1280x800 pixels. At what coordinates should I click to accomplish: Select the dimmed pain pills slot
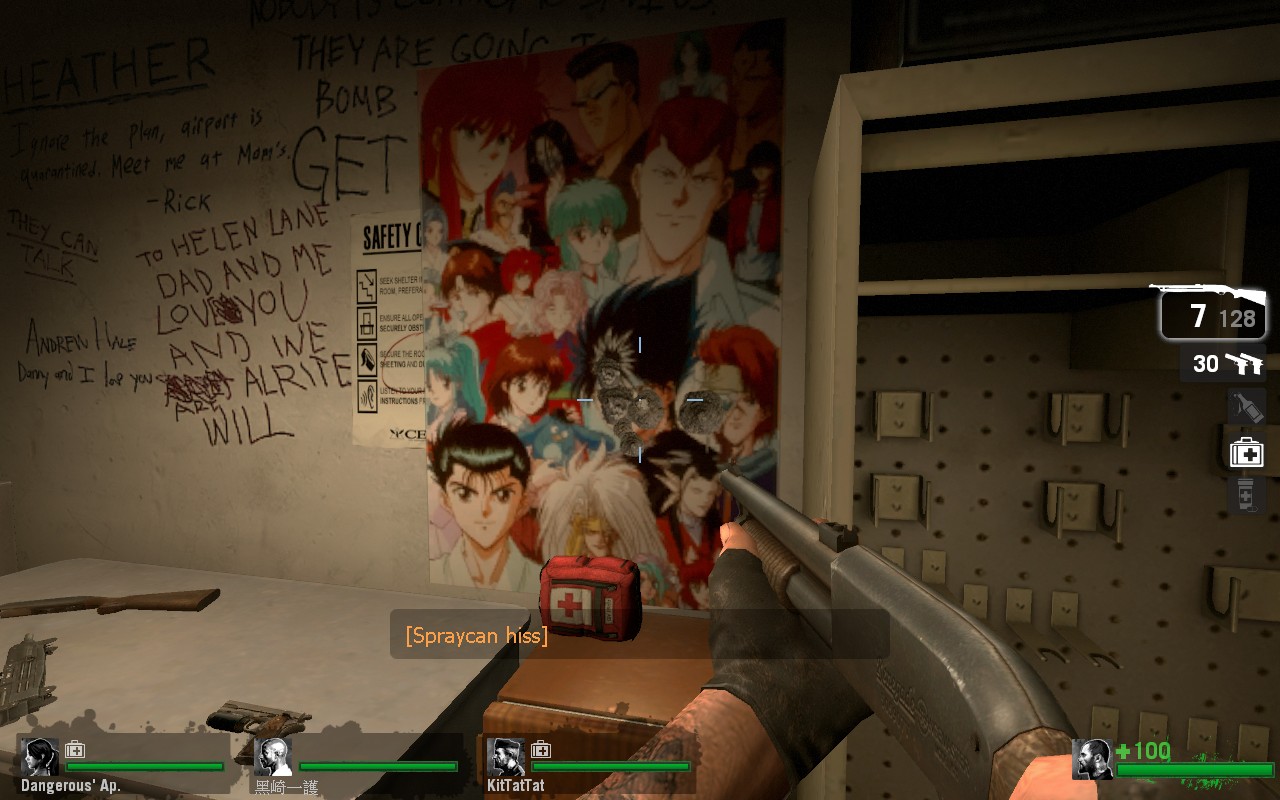tap(1246, 495)
